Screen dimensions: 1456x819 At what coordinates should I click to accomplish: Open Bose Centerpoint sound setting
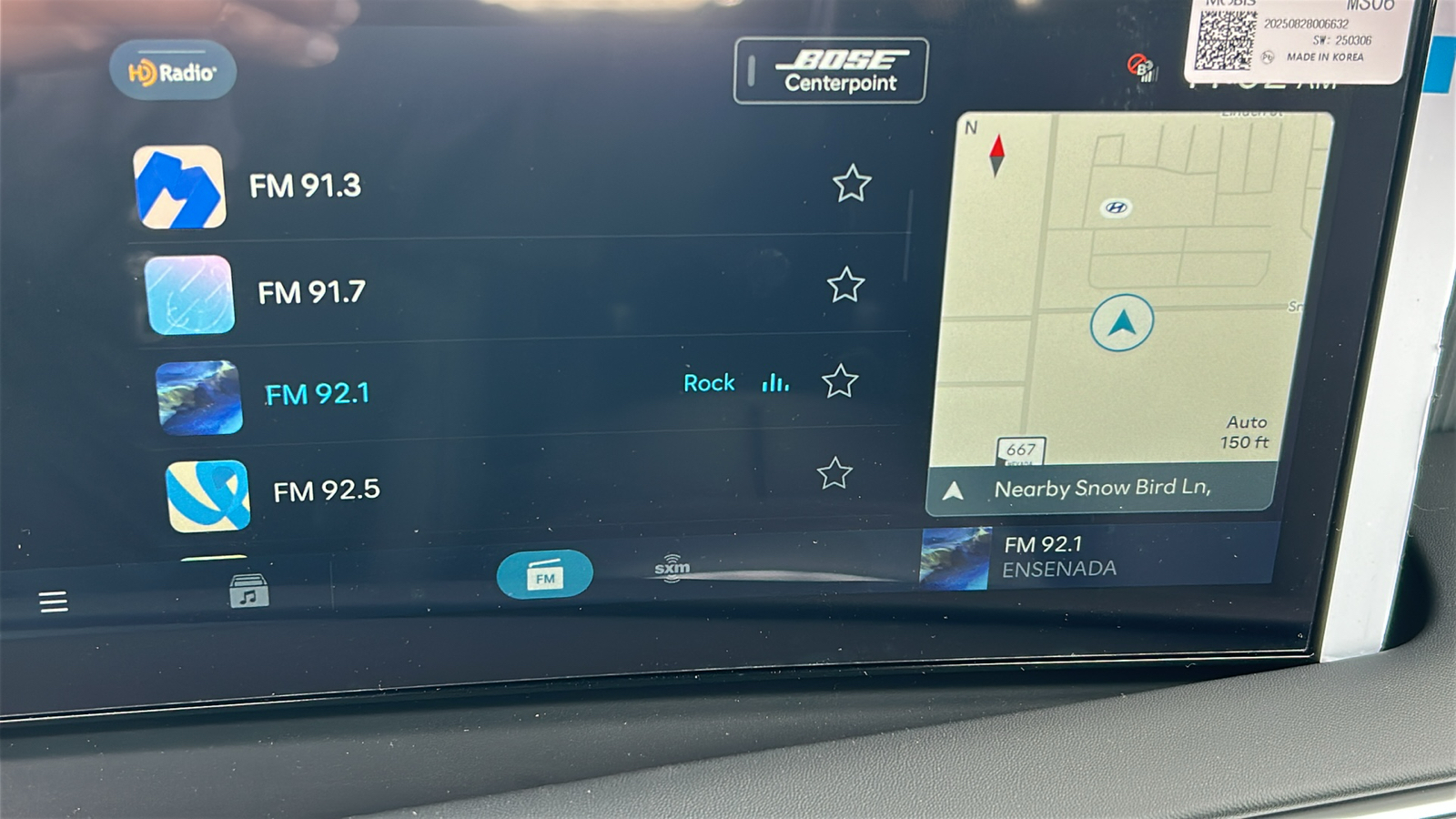[x=830, y=71]
